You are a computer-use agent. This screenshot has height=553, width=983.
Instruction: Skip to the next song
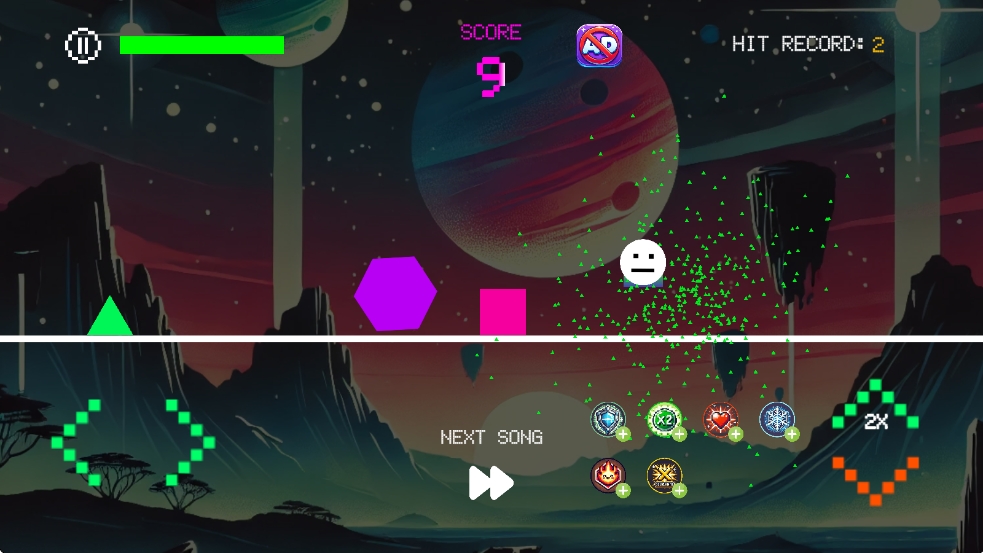pyautogui.click(x=491, y=482)
